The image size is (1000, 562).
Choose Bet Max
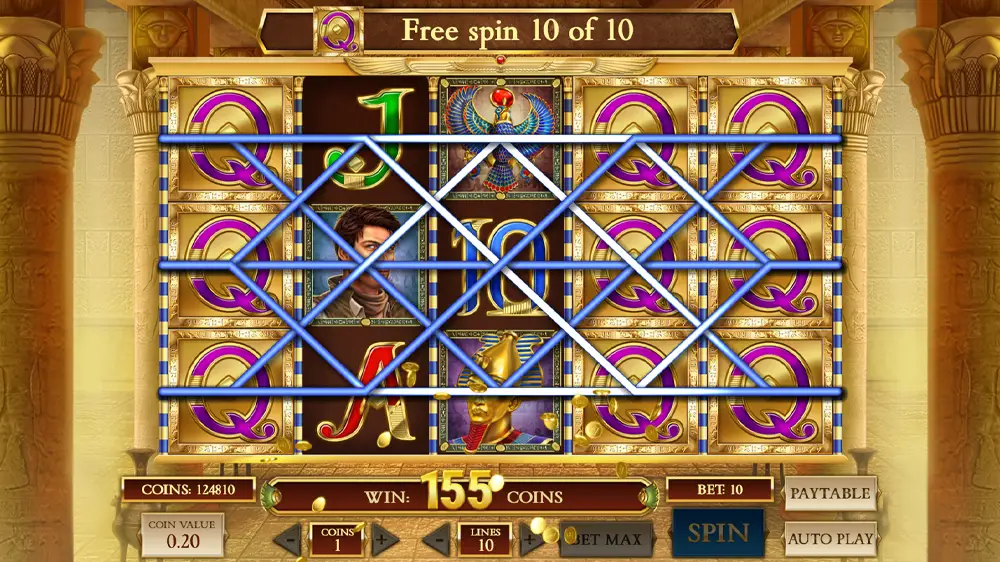click(x=607, y=540)
